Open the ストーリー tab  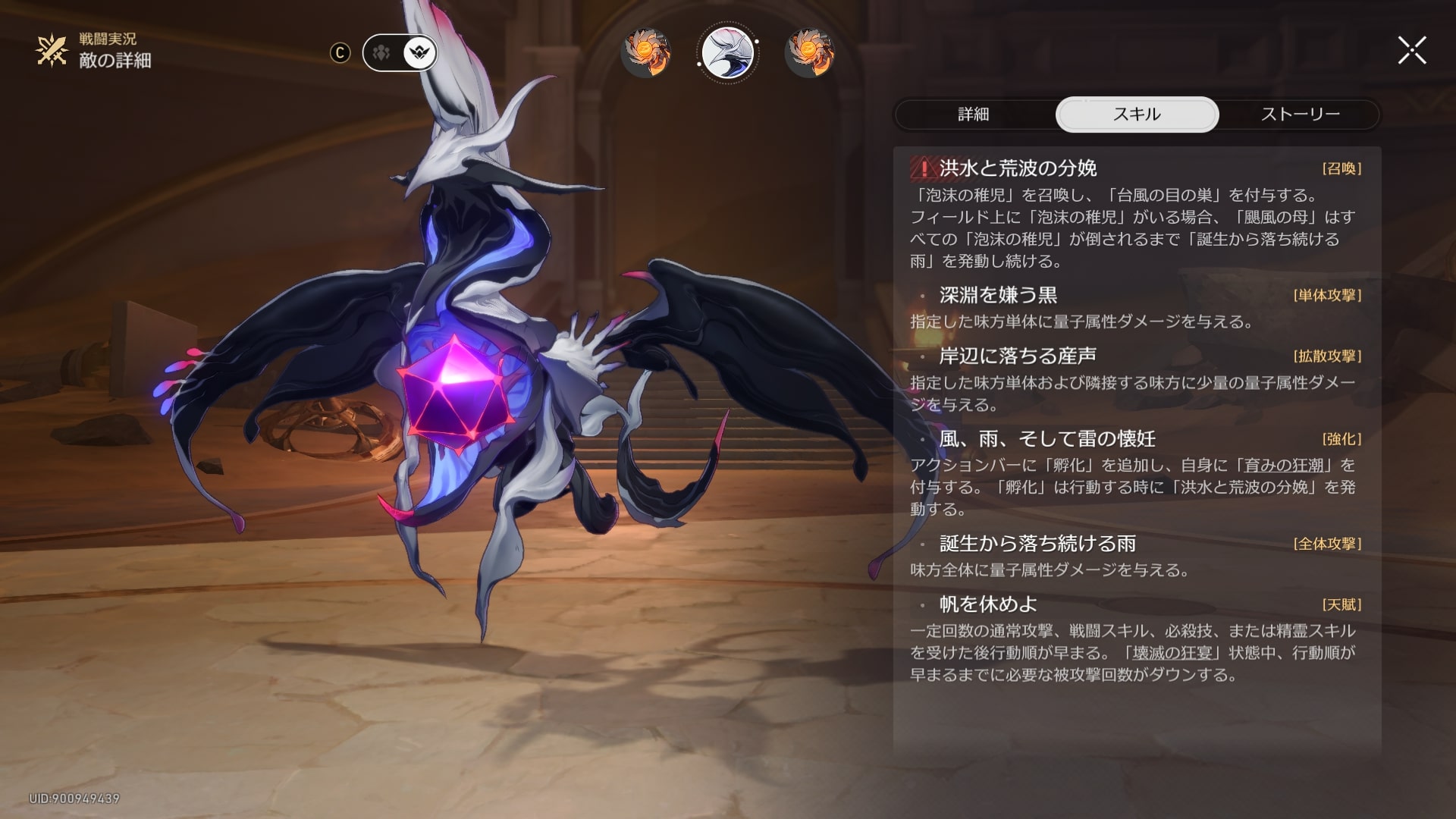[1300, 115]
